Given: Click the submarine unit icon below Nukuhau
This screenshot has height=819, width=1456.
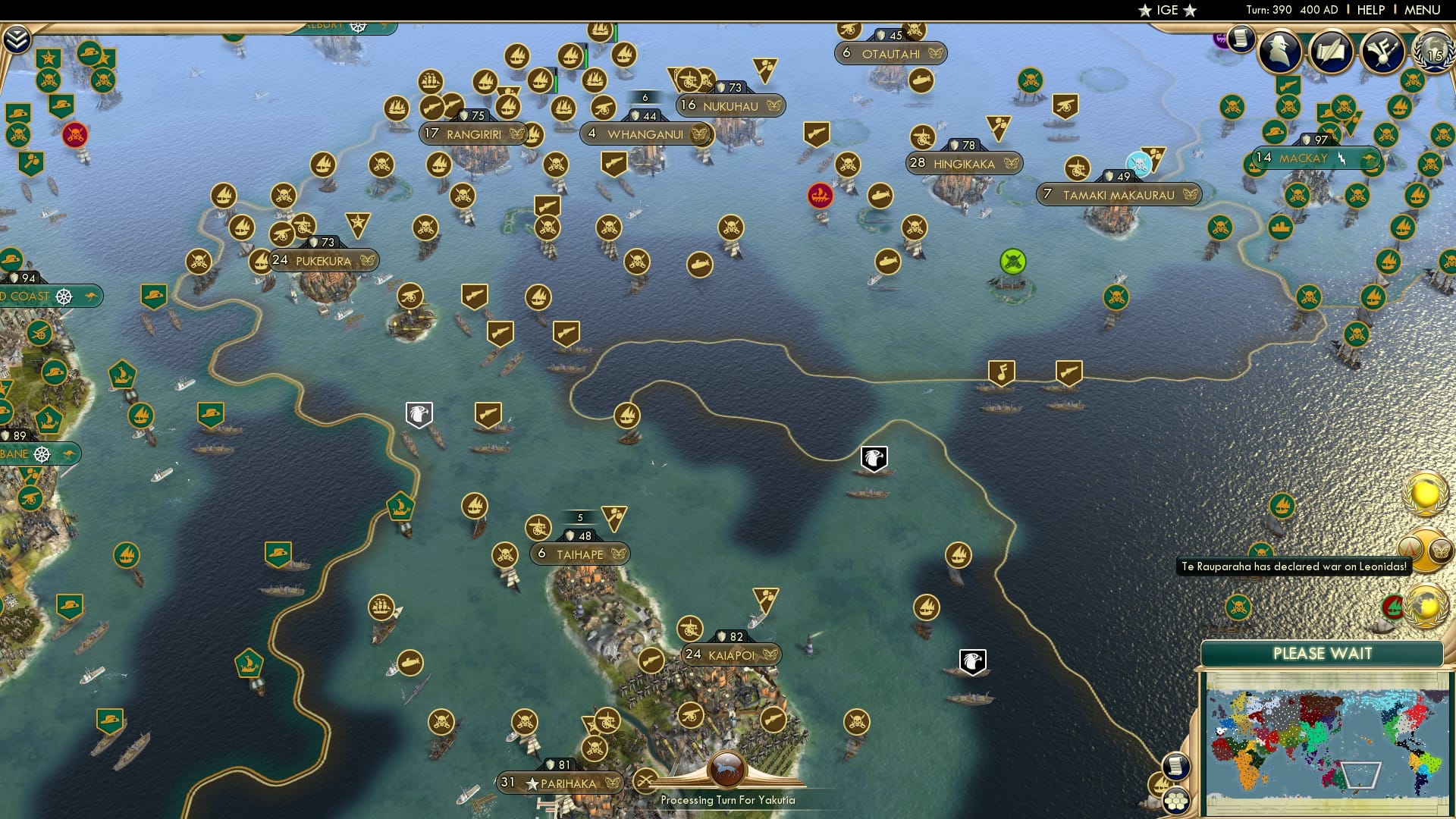Looking at the screenshot, I should [x=699, y=265].
